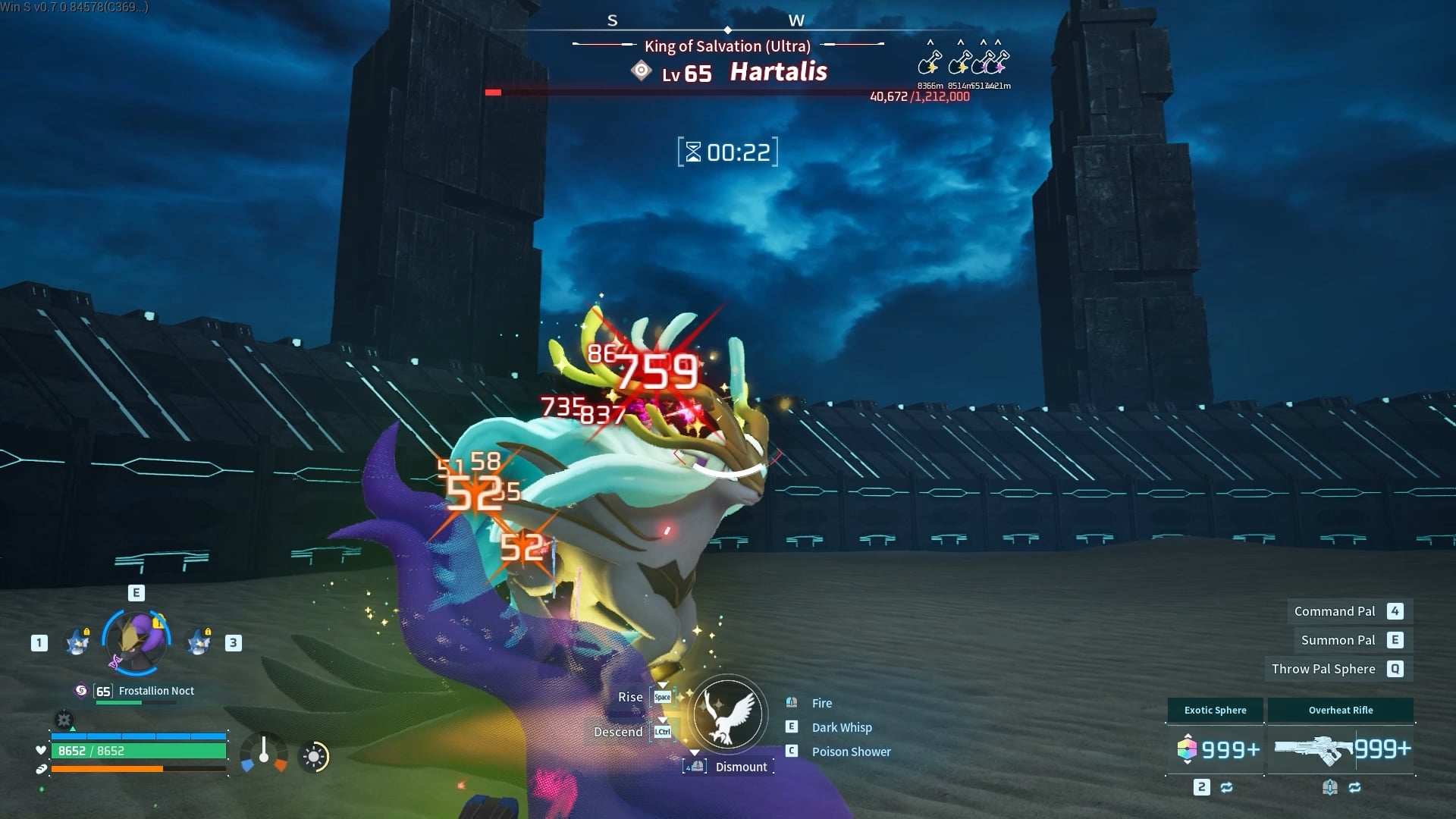Choose the party pal numbered 3
Viewport: 1456px width, 819px height.
pos(199,642)
